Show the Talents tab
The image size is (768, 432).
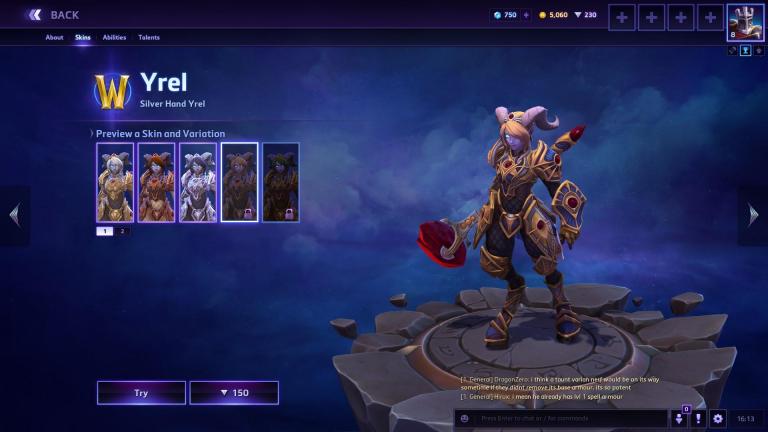click(x=149, y=38)
